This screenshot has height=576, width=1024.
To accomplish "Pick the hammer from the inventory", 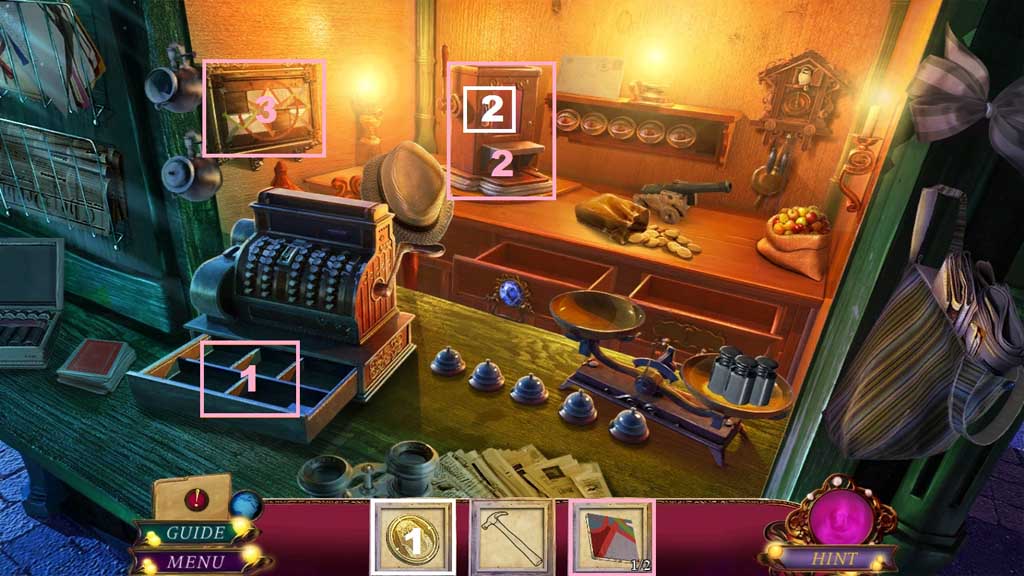I will point(512,537).
